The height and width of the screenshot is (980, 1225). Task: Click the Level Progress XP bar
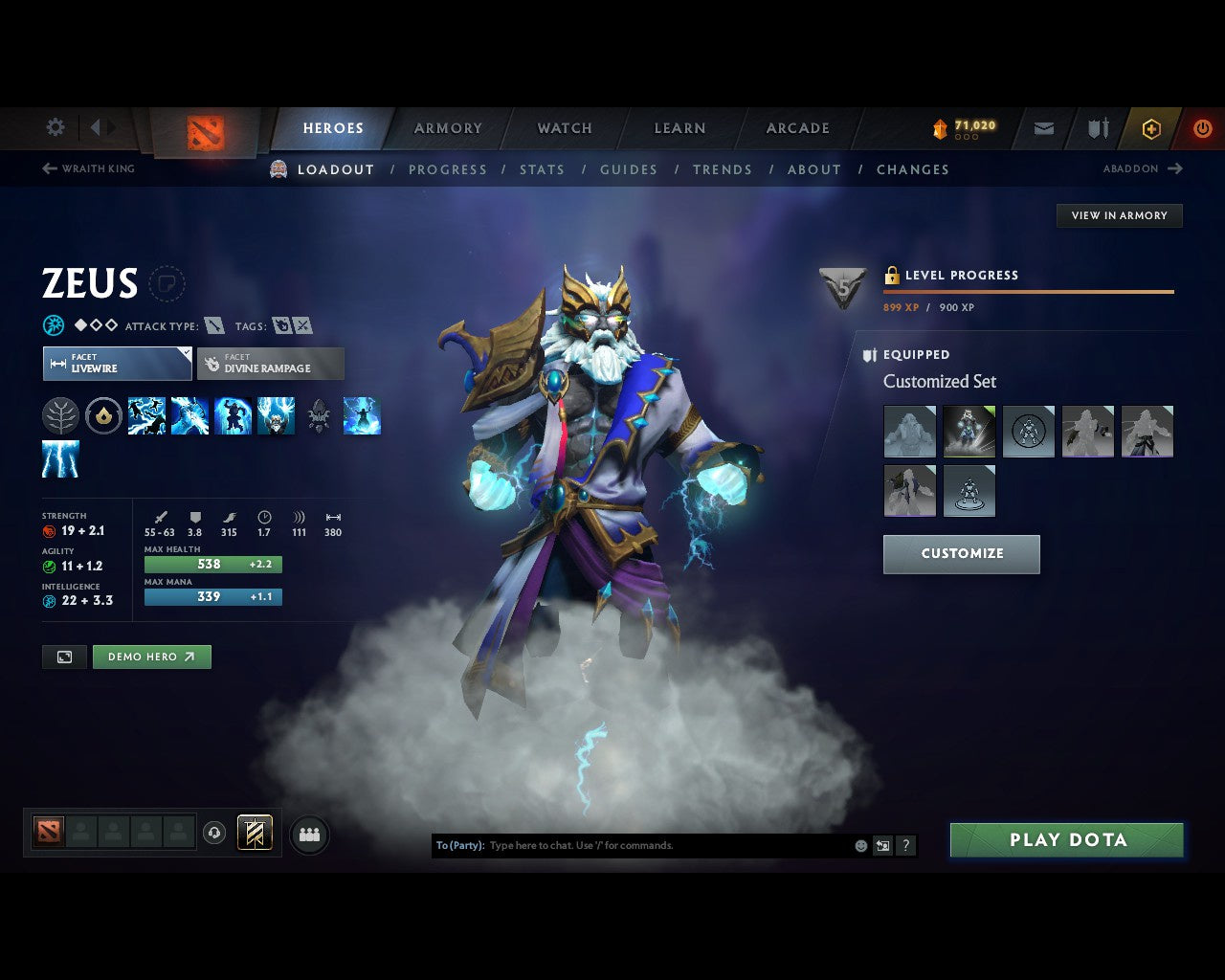click(x=1029, y=292)
